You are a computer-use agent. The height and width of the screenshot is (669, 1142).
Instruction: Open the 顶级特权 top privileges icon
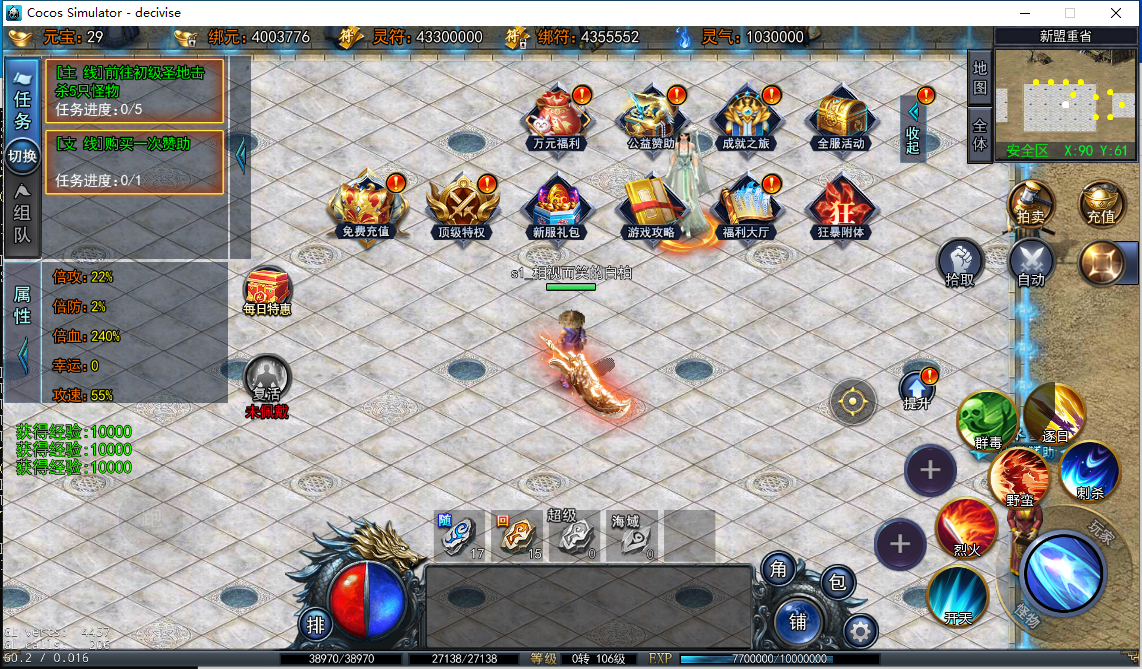(x=461, y=207)
